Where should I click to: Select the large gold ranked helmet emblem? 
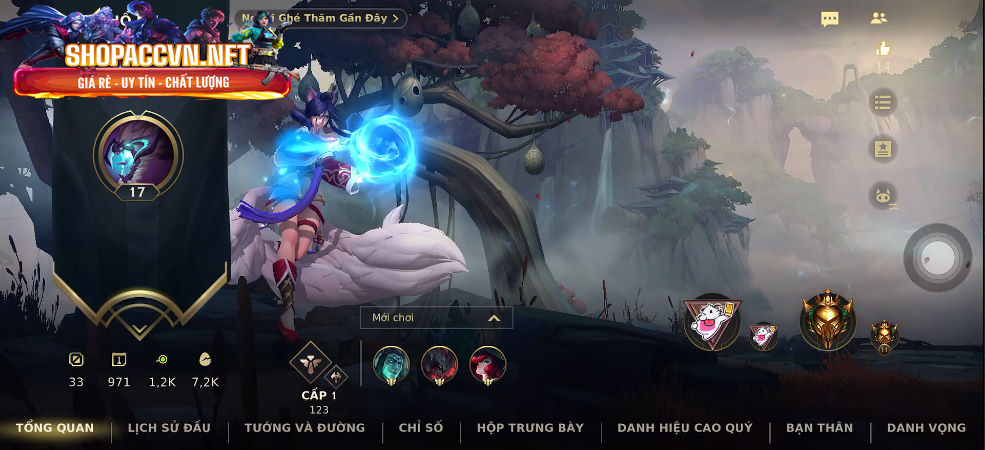[827, 321]
